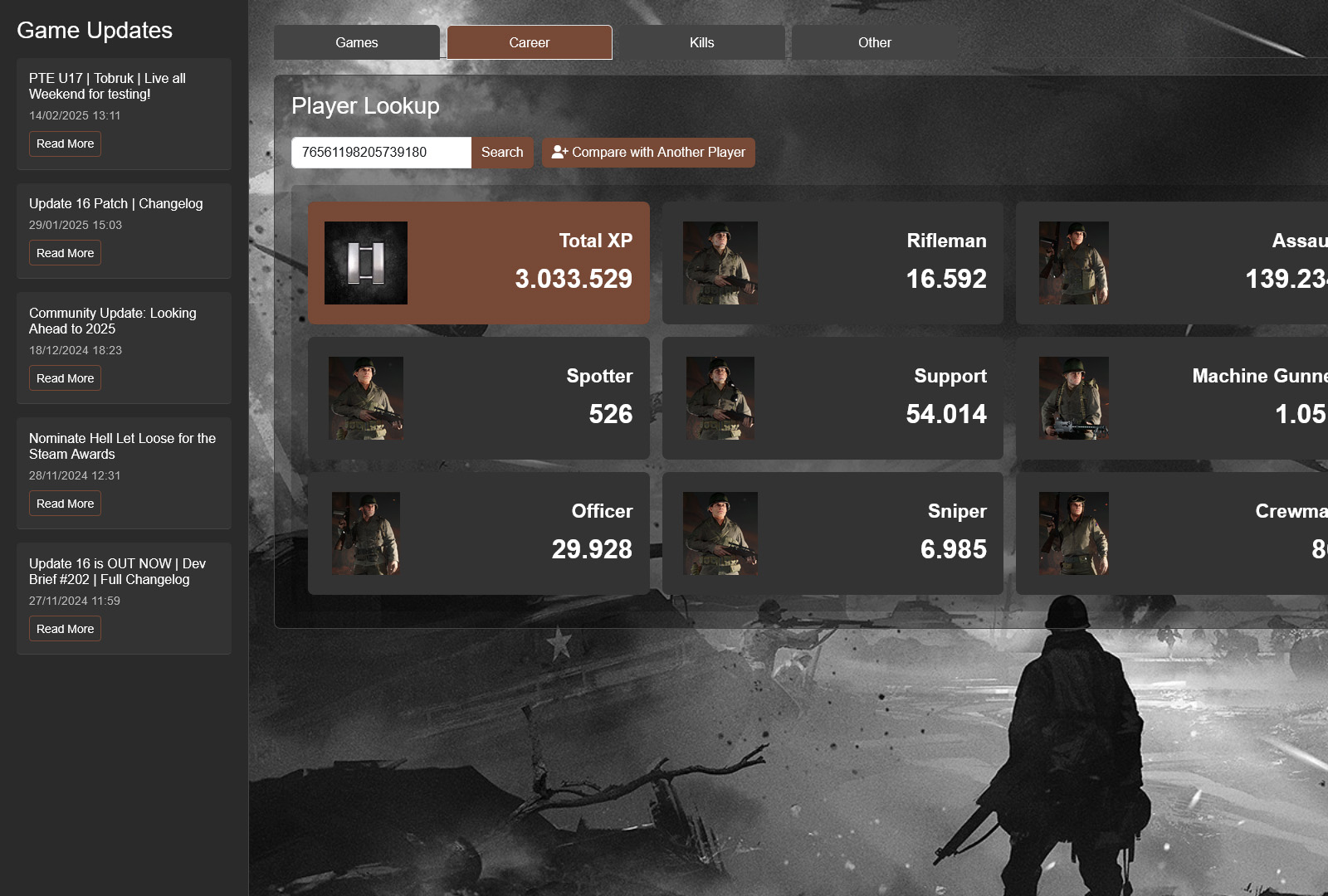This screenshot has width=1328, height=896.
Task: Read more on Update 16 Patch Changelog
Action: (x=65, y=253)
